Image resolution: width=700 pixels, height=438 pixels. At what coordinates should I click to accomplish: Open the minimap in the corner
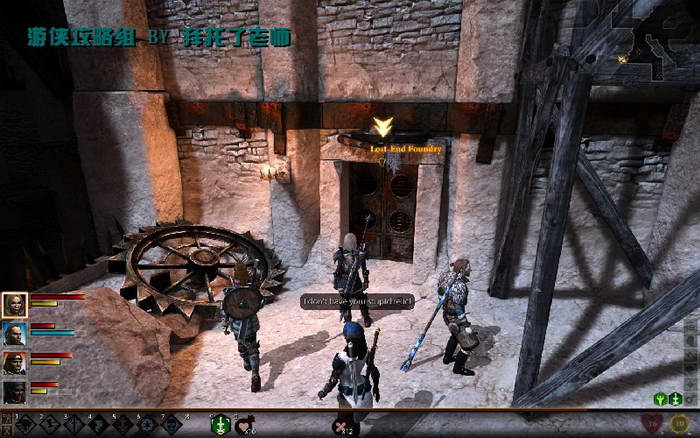pos(656,38)
